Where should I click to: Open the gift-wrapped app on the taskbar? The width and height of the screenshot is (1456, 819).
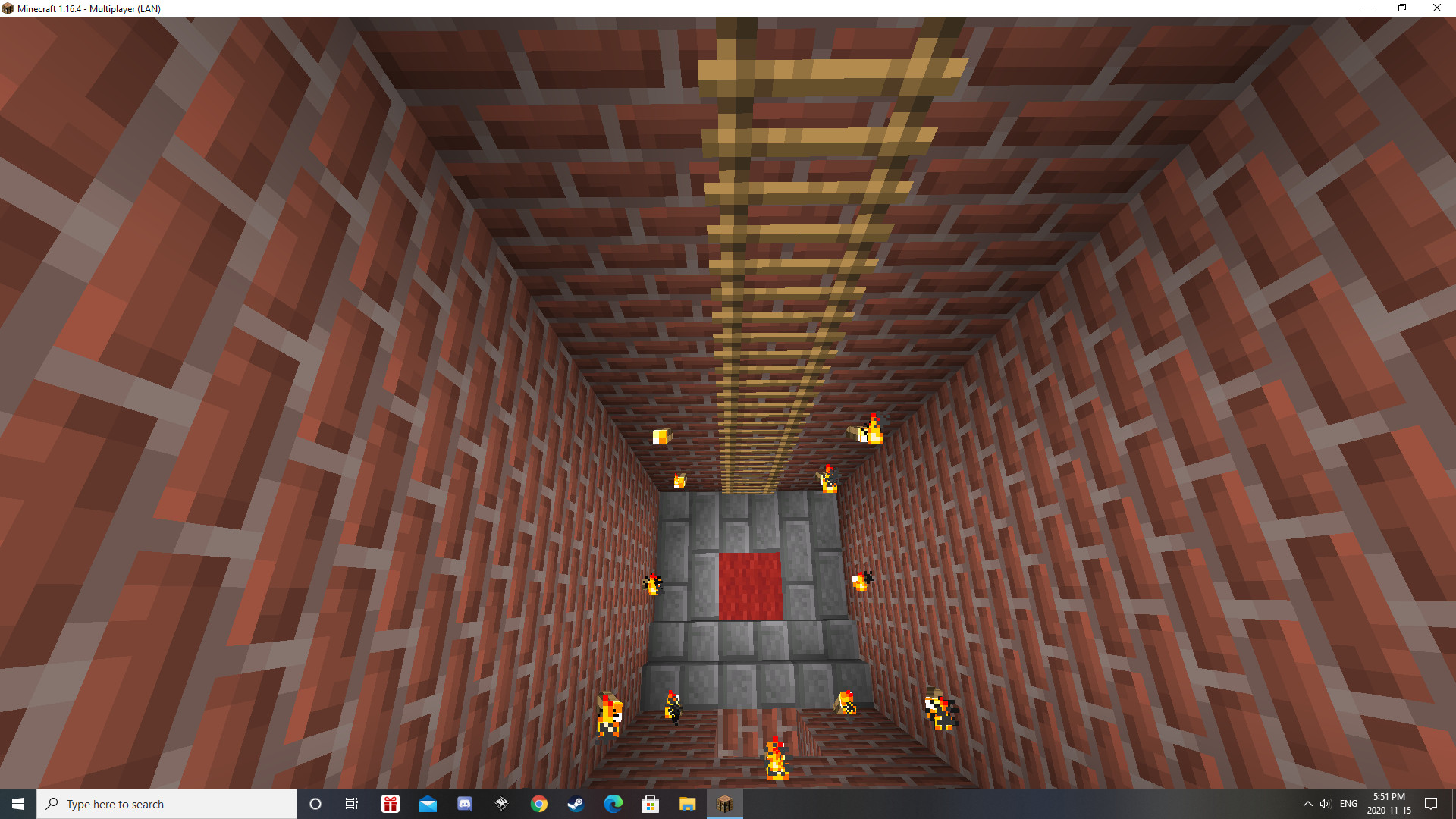[x=390, y=803]
